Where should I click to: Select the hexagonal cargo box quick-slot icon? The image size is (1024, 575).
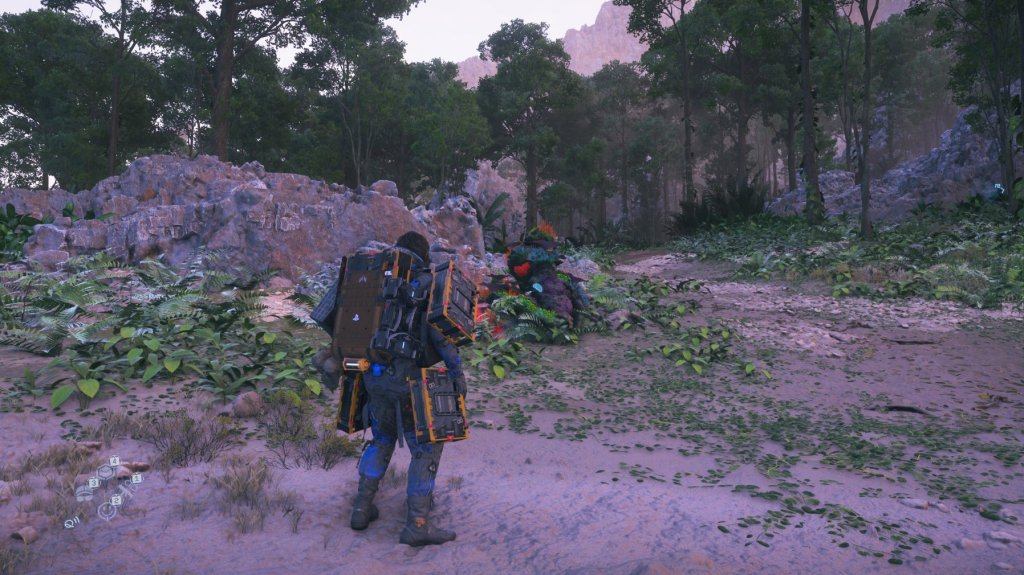(x=105, y=472)
